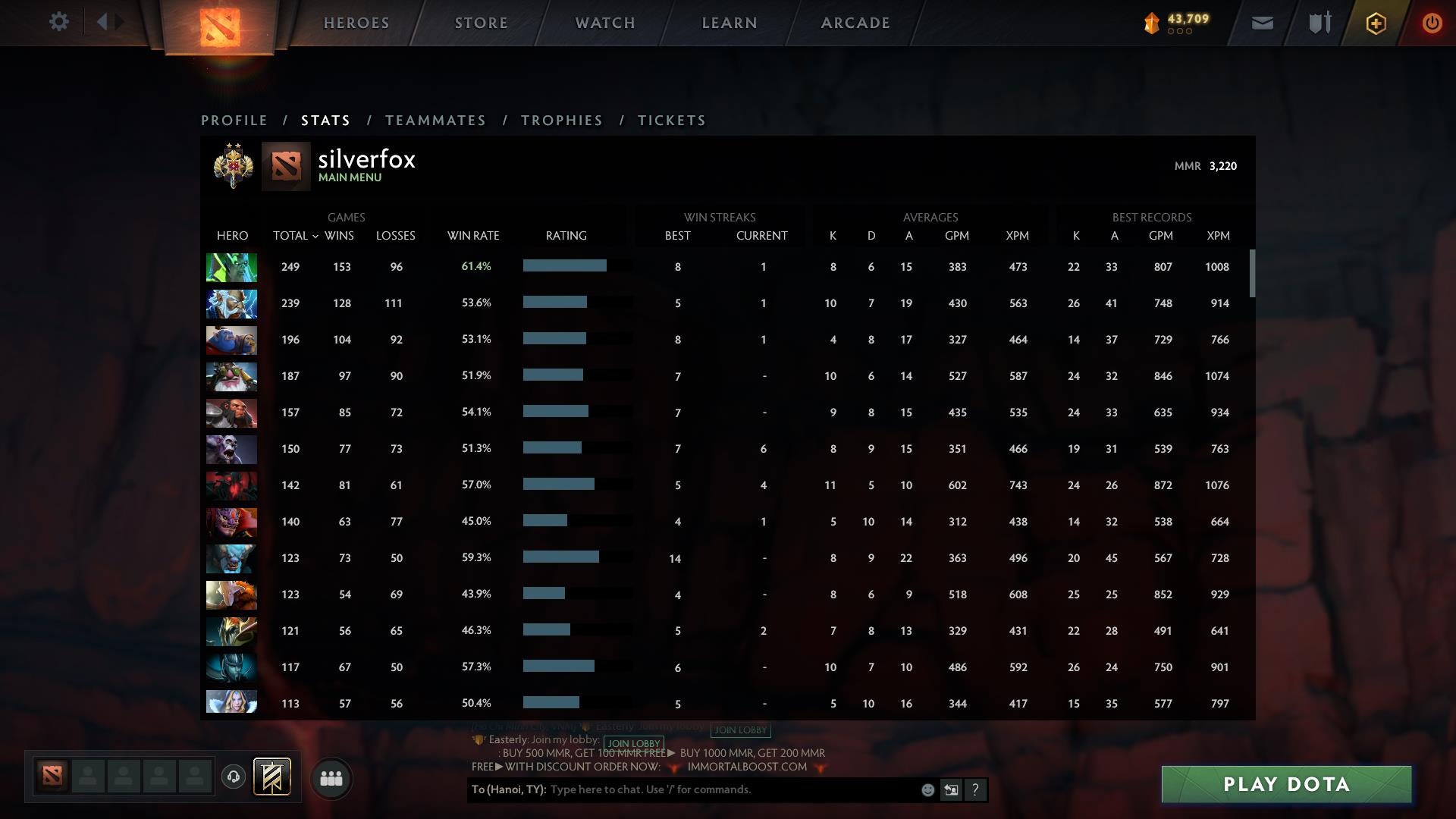1456x819 pixels.
Task: Open notifications via the mail icon
Action: click(1262, 24)
